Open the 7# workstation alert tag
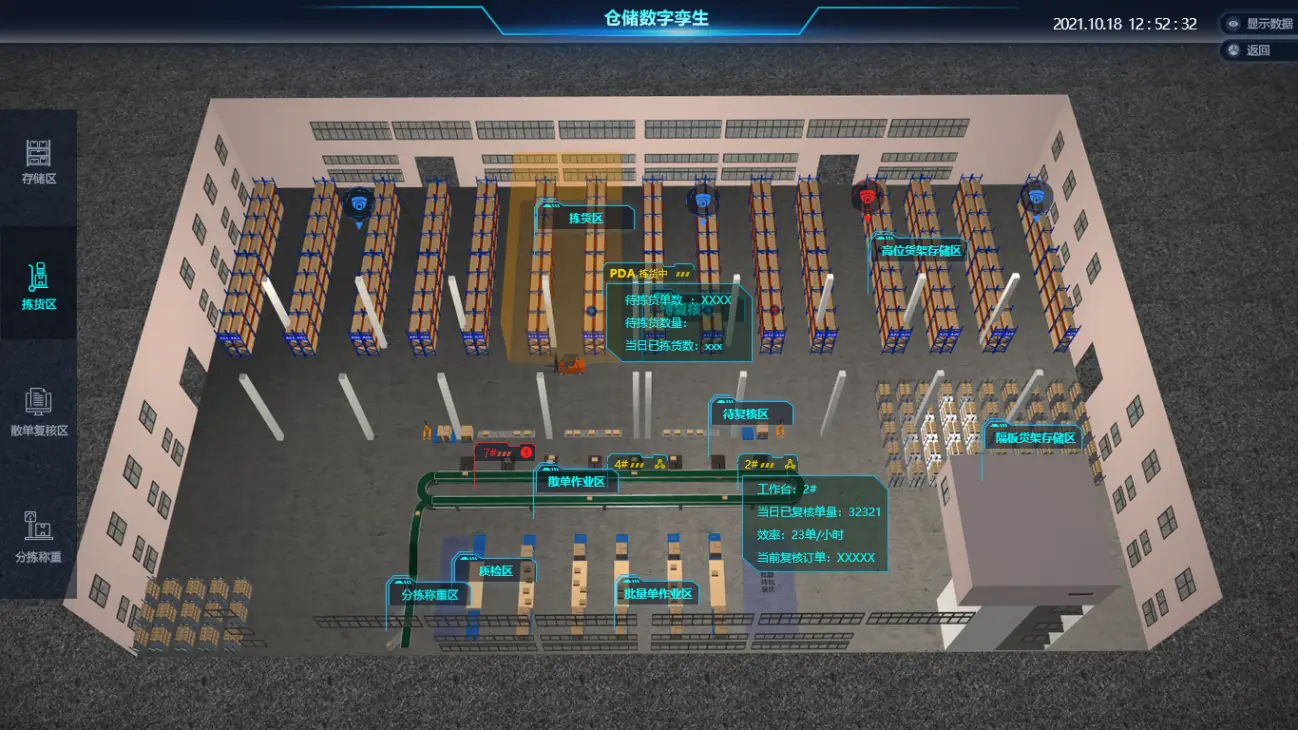Screen dimensions: 1298x730 coord(504,453)
